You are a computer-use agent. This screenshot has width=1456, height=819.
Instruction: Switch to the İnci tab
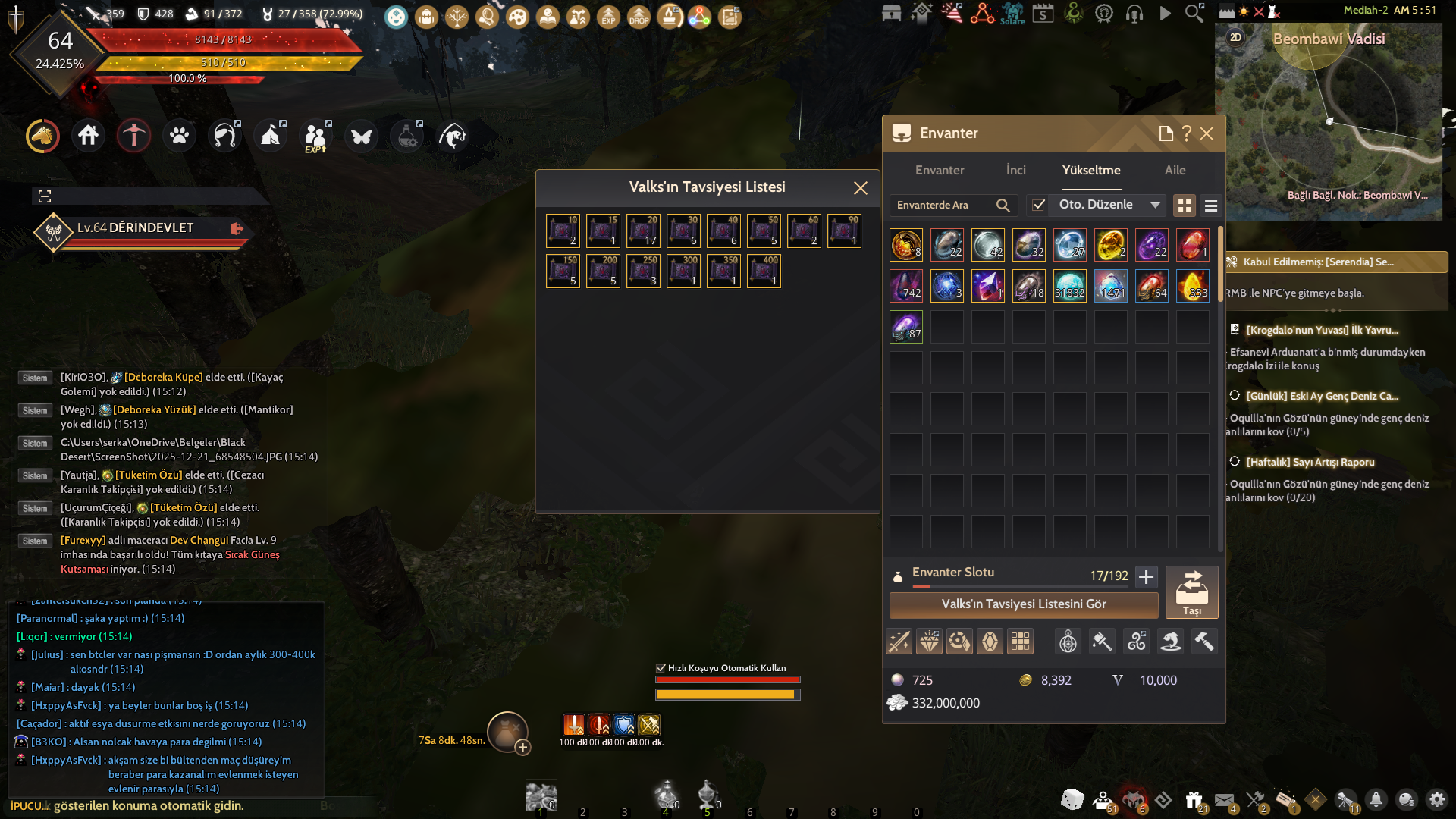pos(1015,171)
